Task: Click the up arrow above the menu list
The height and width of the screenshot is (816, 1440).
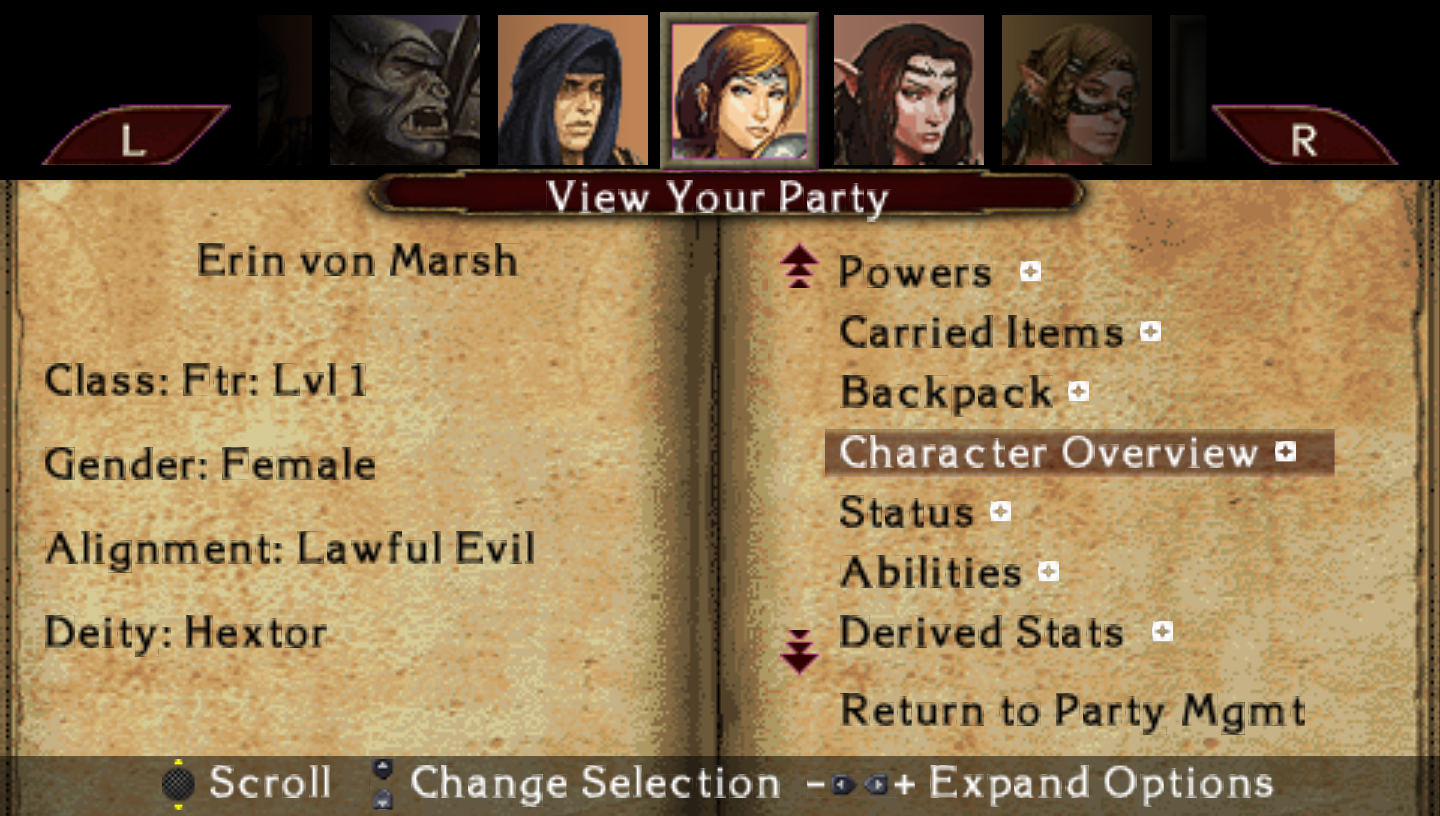Action: pos(799,269)
